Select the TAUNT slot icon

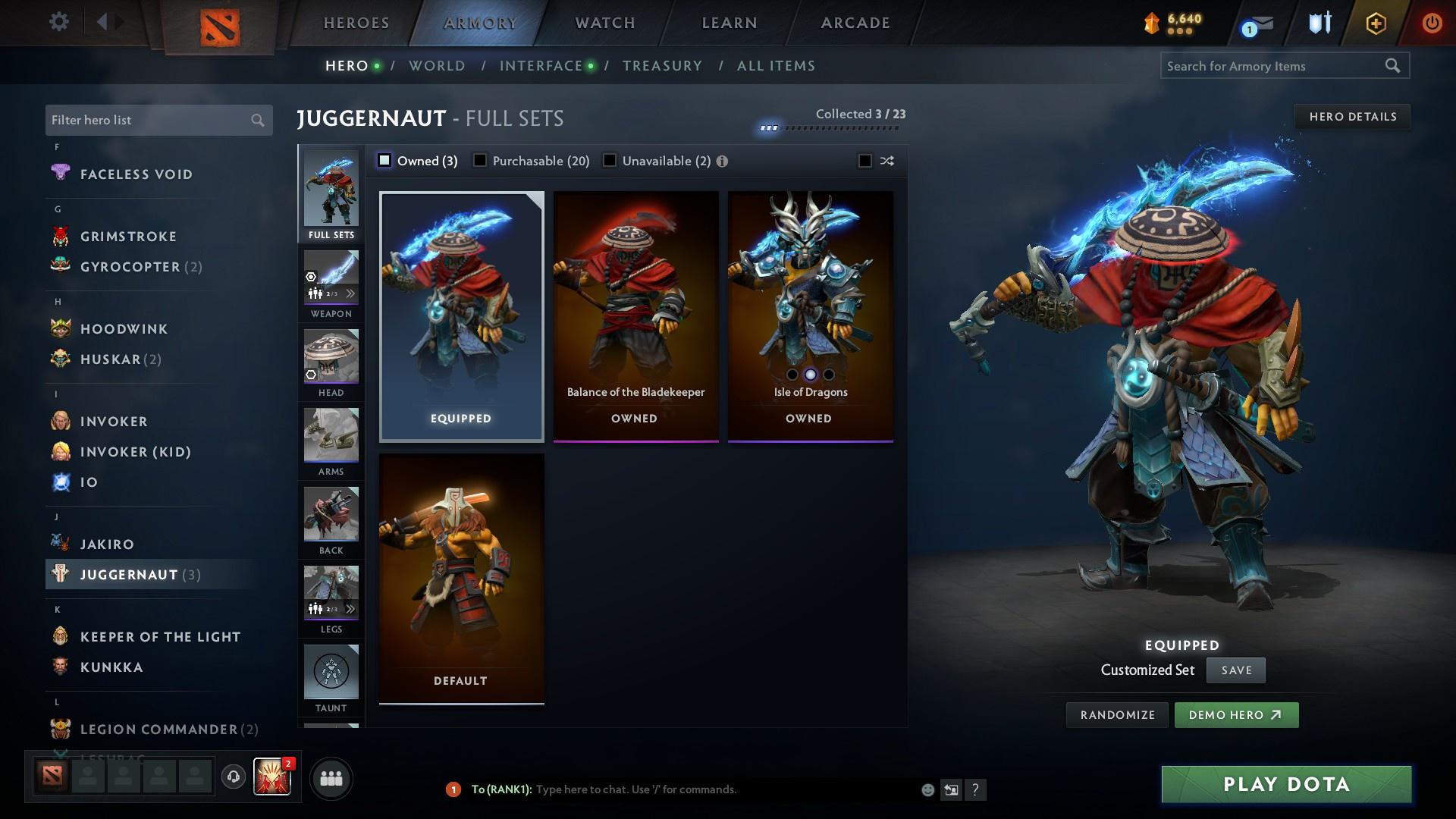(331, 671)
